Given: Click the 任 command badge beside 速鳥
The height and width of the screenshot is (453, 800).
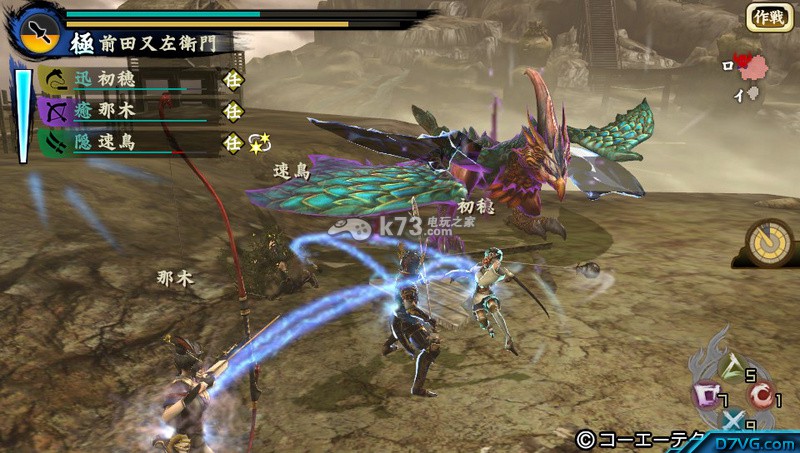Looking at the screenshot, I should 232,143.
